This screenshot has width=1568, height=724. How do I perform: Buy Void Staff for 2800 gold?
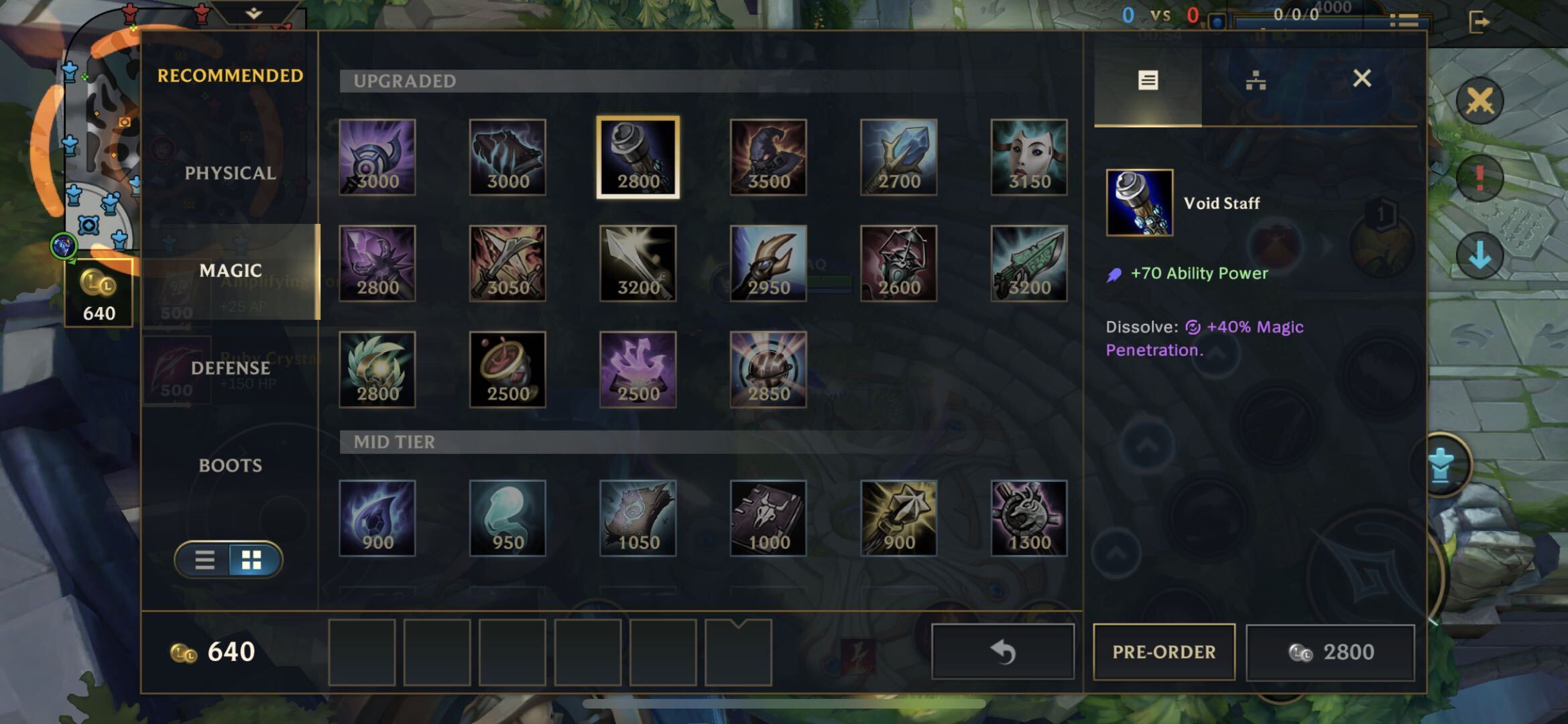pyautogui.click(x=1331, y=652)
